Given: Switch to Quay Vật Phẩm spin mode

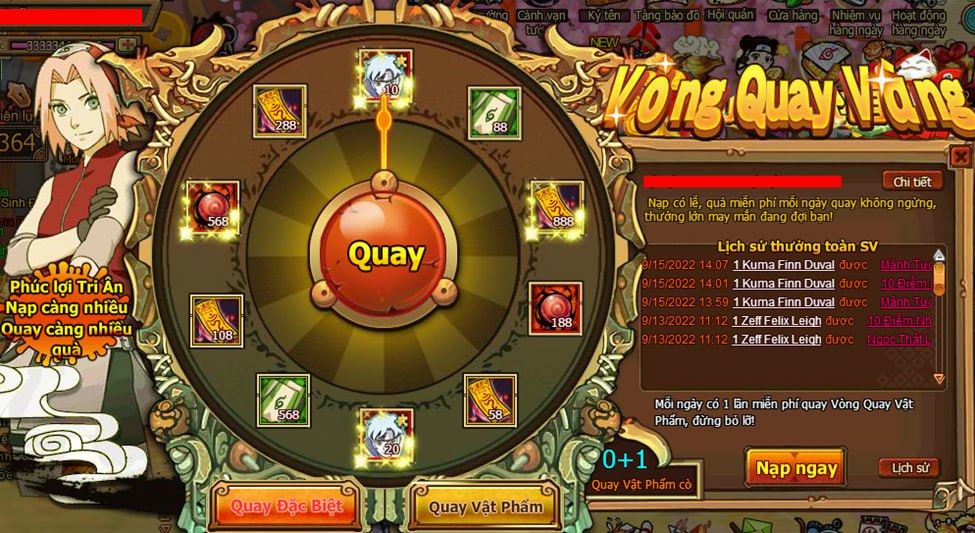Looking at the screenshot, I should [x=486, y=506].
